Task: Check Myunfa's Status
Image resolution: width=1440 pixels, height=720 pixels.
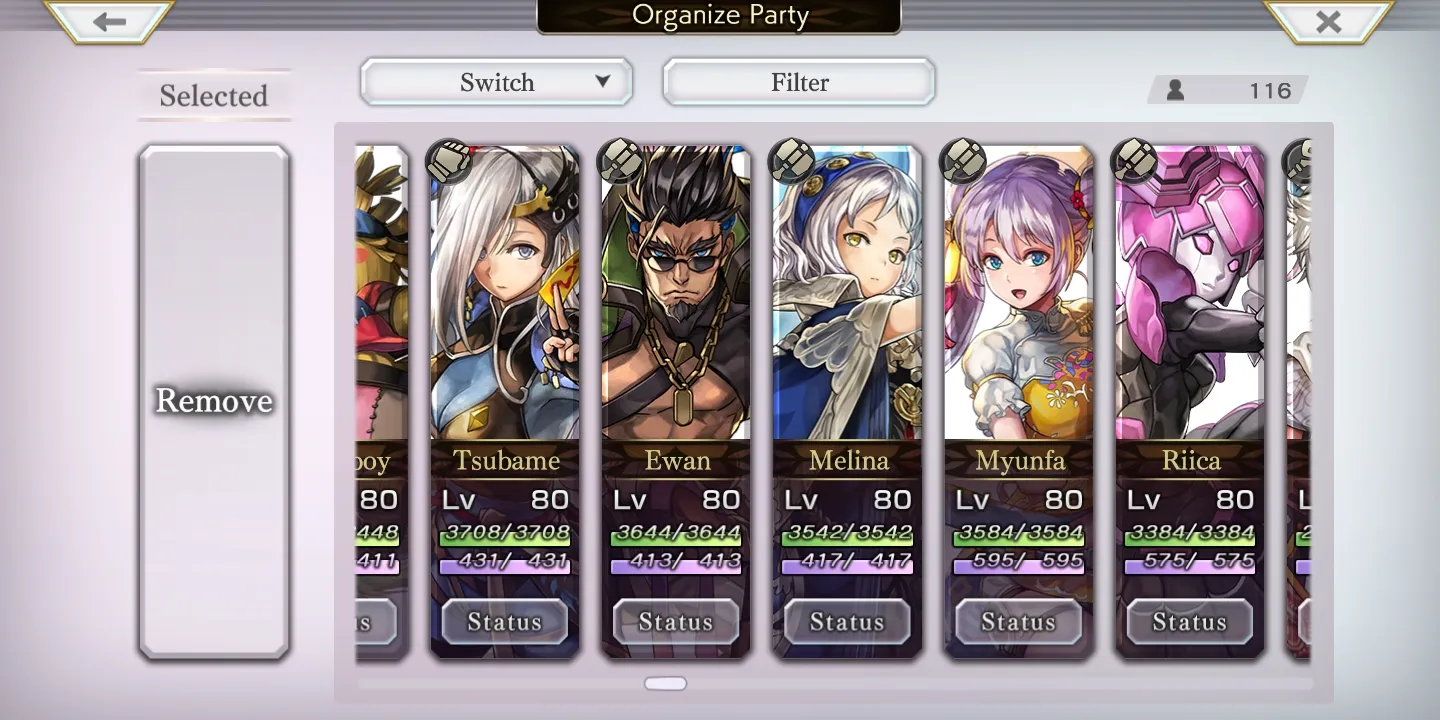Action: [x=1018, y=622]
